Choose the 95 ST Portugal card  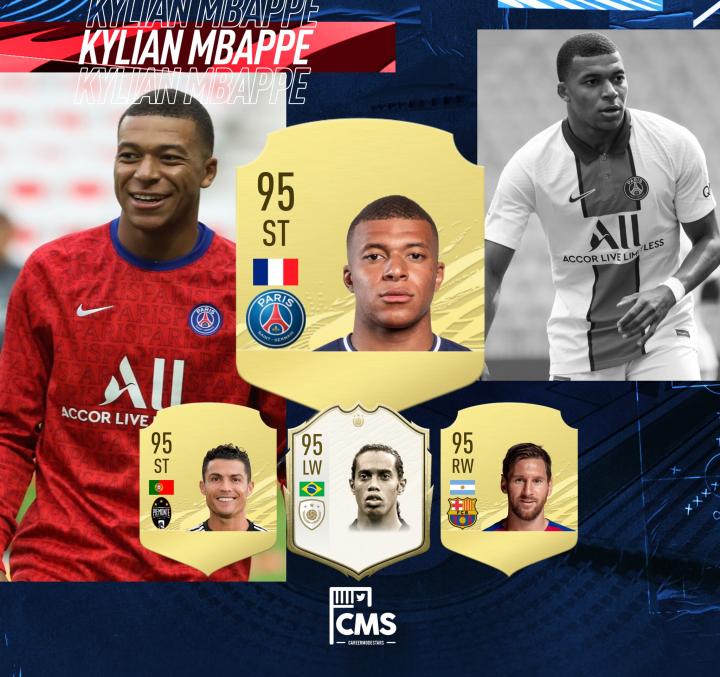(208, 485)
